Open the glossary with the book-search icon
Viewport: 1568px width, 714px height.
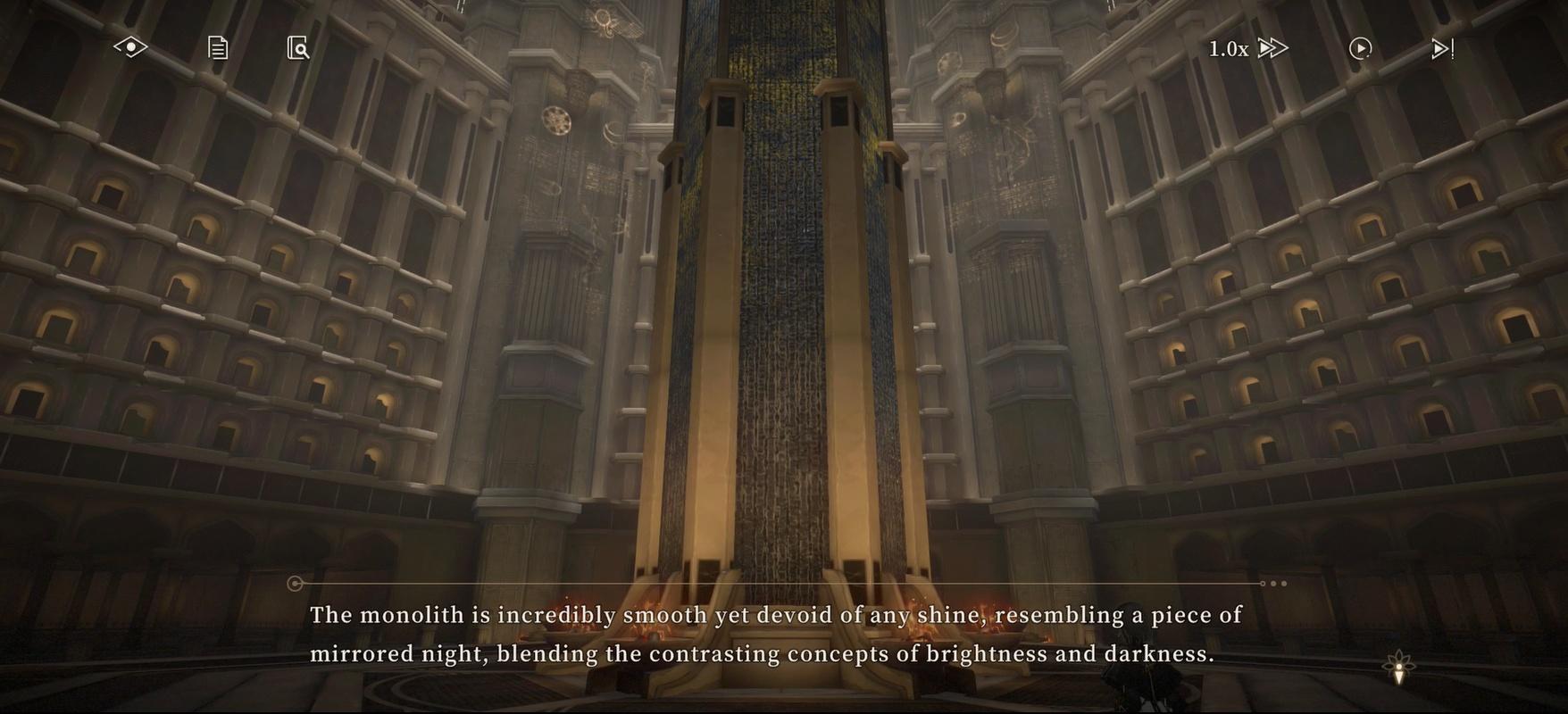pos(298,47)
